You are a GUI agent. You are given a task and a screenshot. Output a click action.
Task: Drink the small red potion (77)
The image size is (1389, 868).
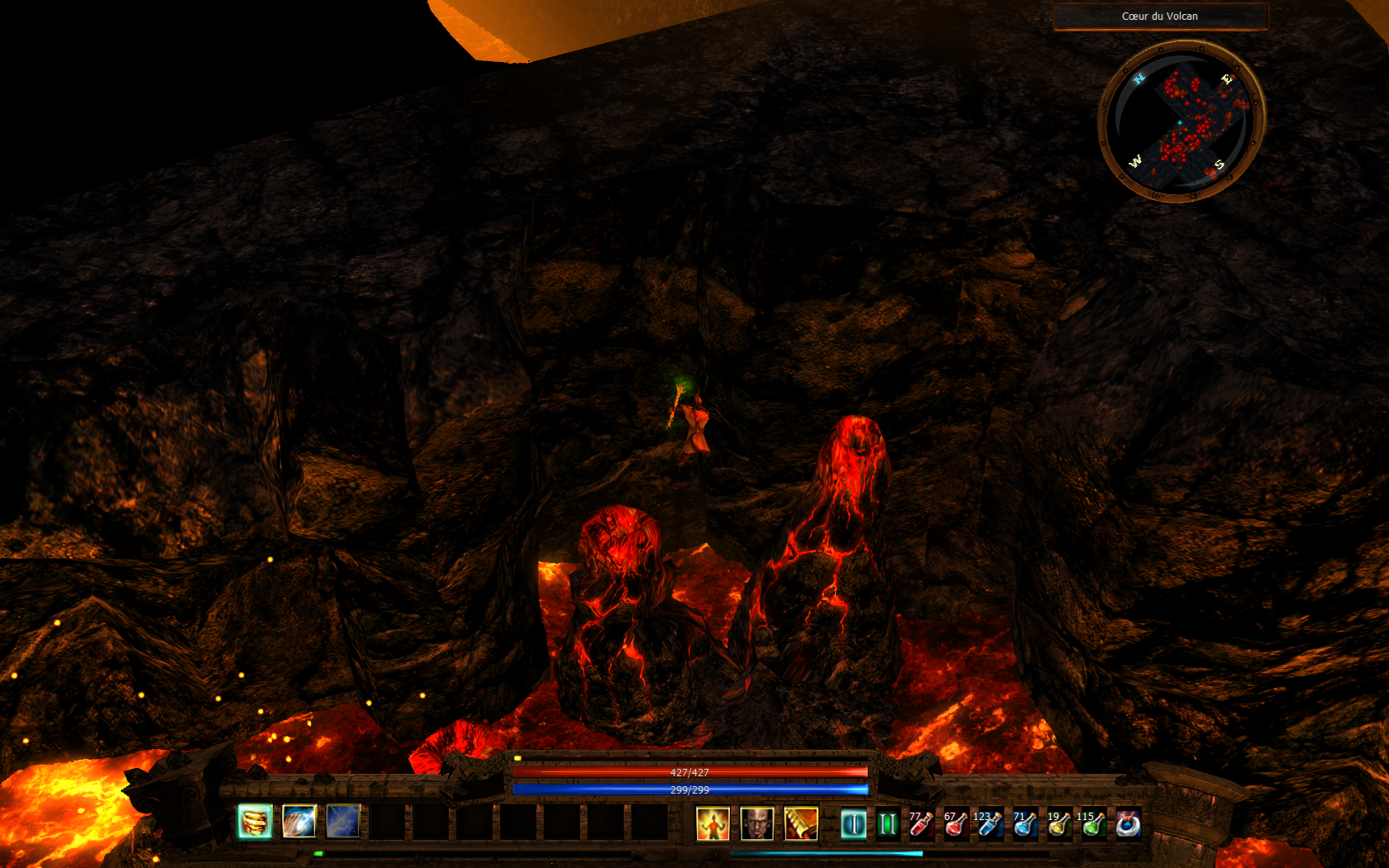coord(921,824)
